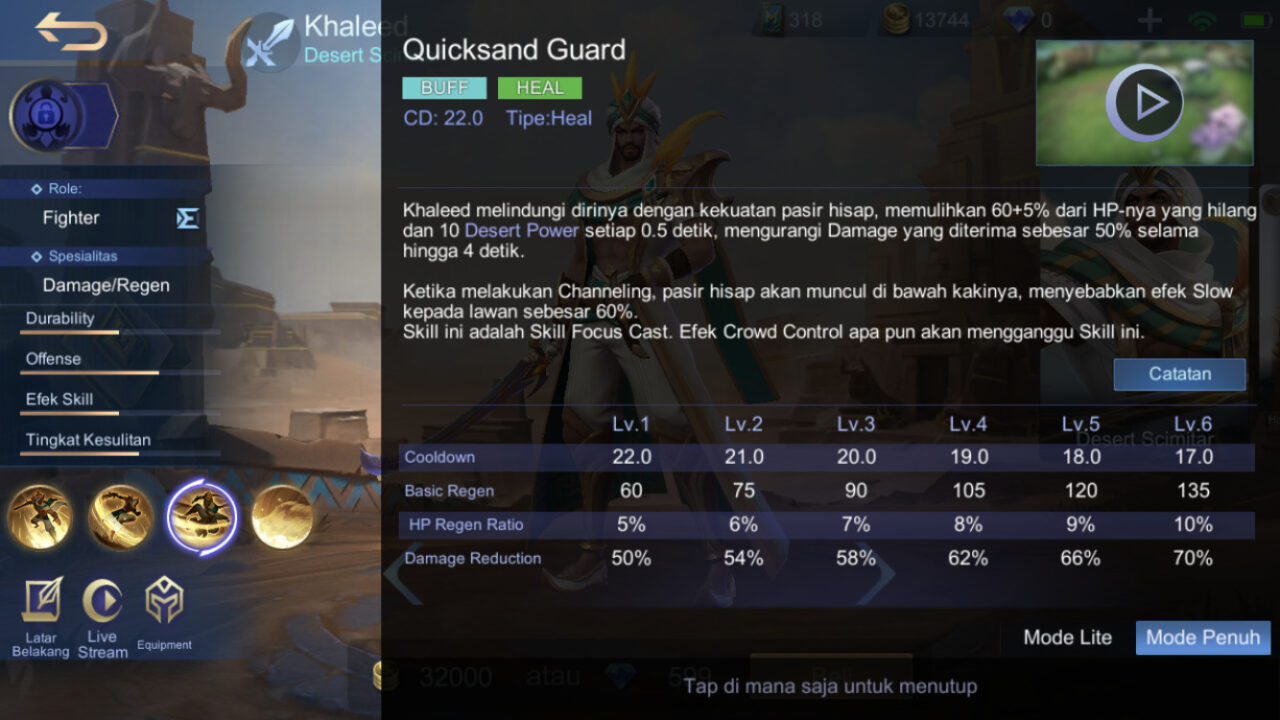This screenshot has height=720, width=1280.
Task: Select Khaleed's first skill icon
Action: (x=40, y=516)
